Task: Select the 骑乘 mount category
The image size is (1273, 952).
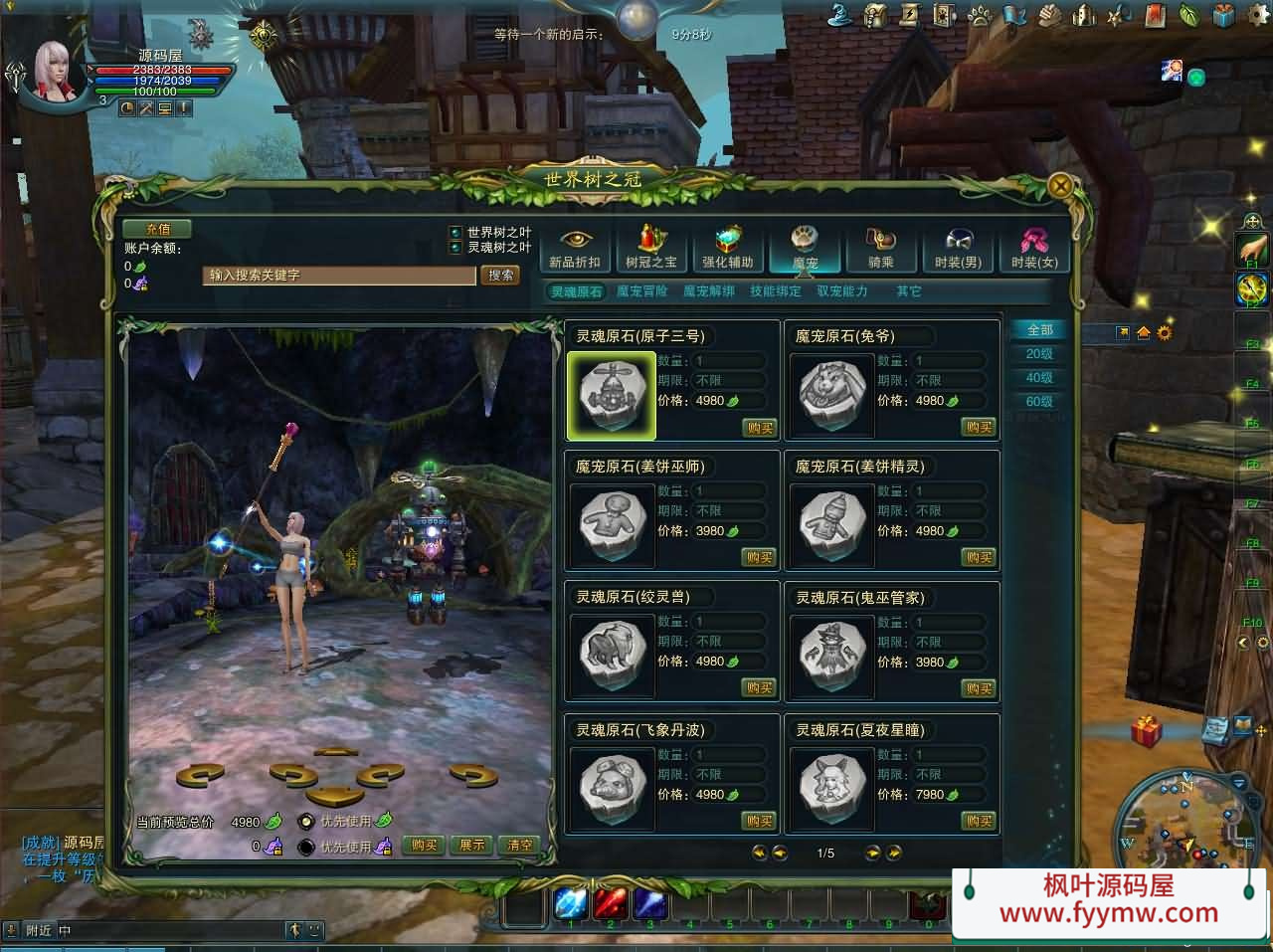Action: coord(881,248)
